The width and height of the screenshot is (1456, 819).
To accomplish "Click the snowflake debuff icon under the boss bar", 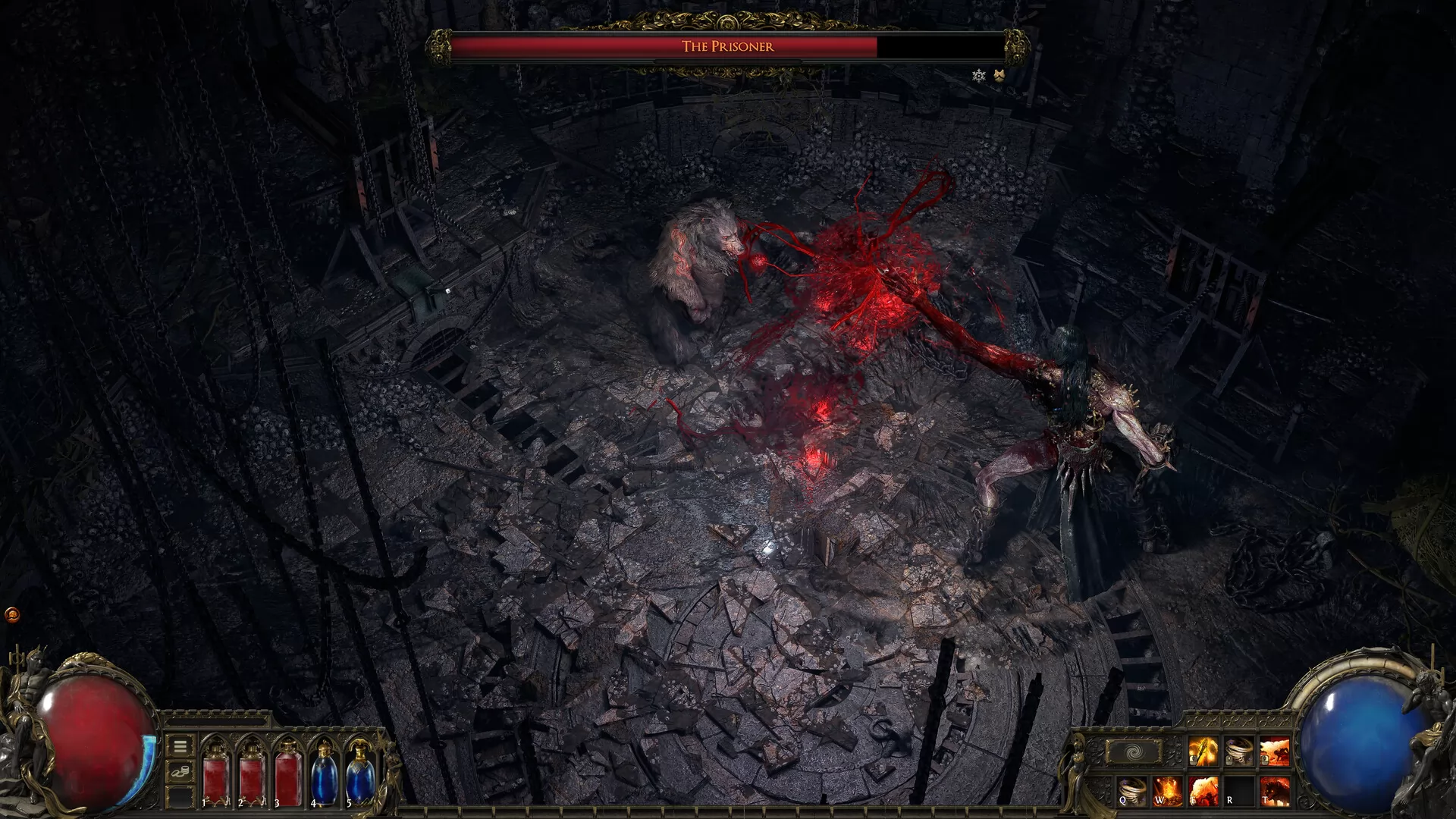I will point(979,75).
